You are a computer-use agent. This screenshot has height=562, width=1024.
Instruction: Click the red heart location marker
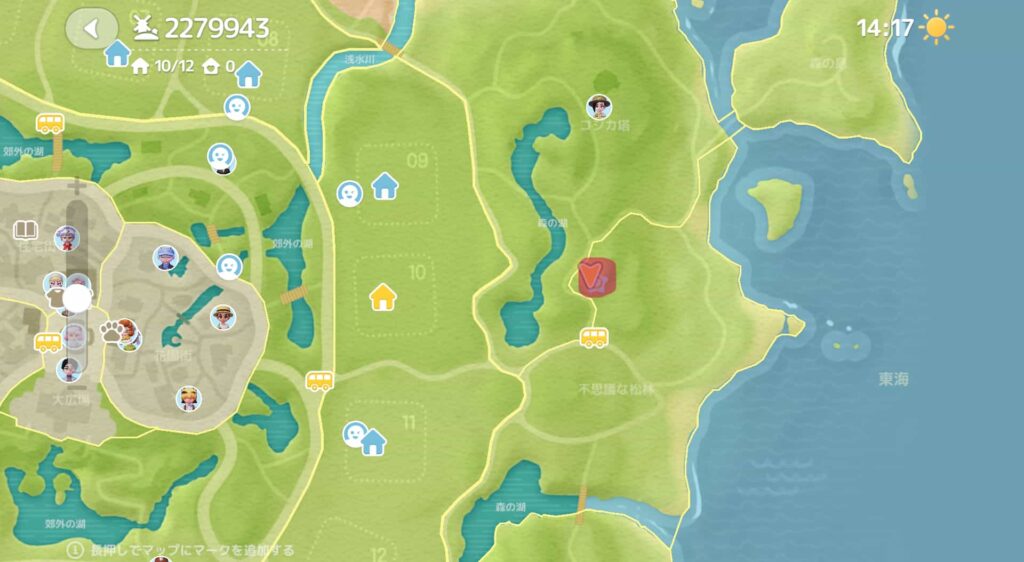(x=596, y=278)
